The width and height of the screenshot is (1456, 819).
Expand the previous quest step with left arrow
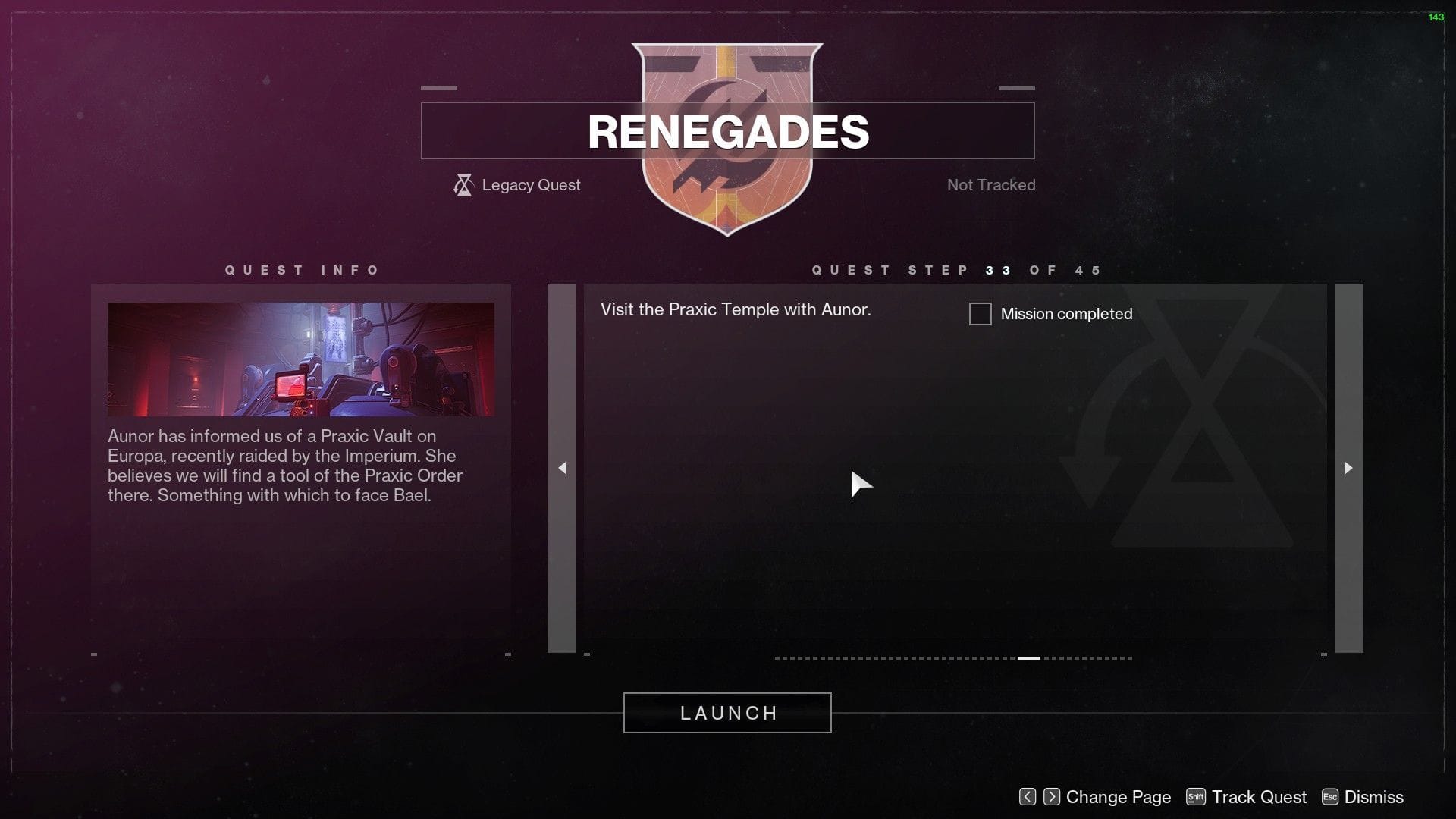tap(563, 468)
